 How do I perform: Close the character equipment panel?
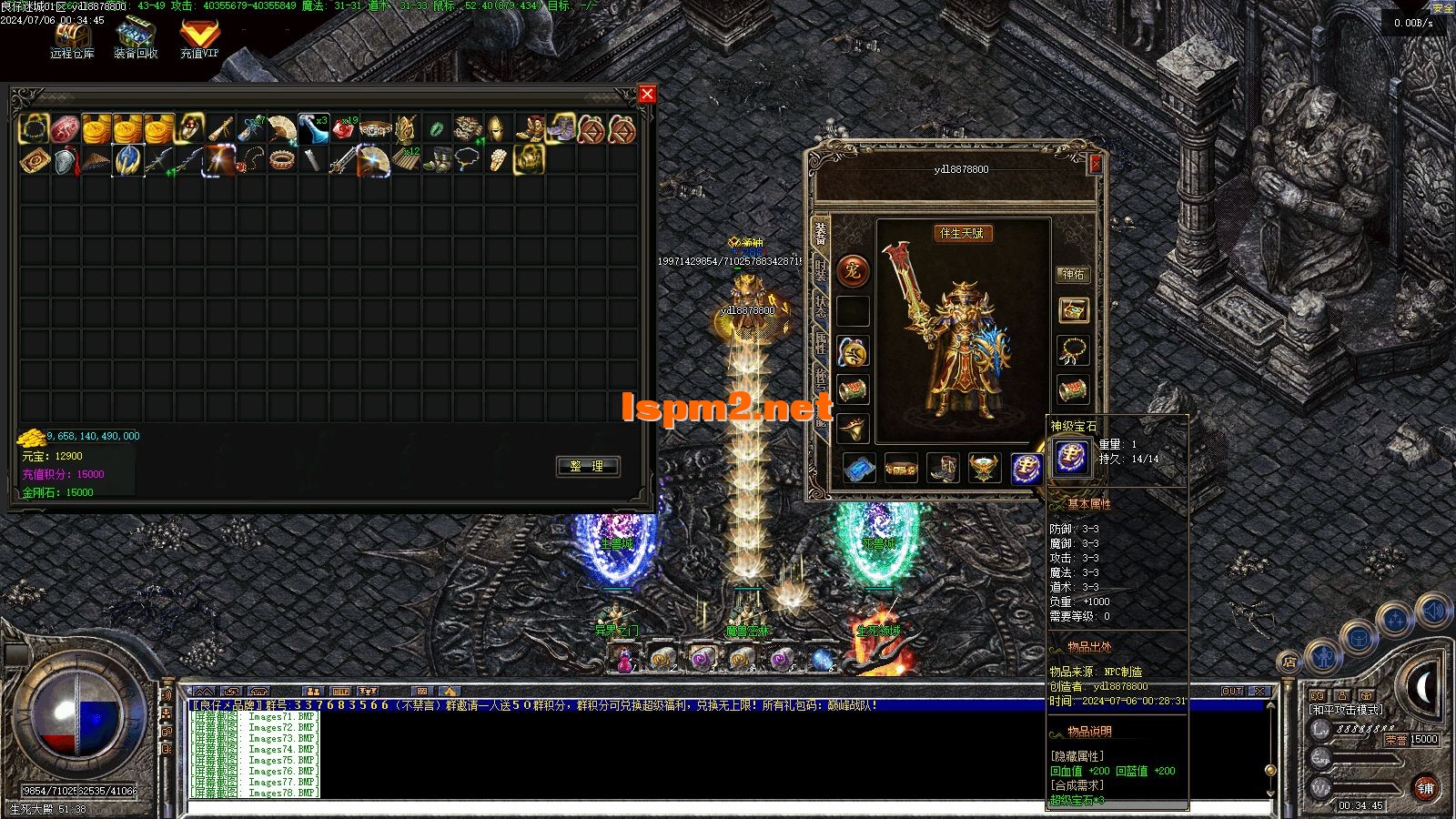[x=1096, y=163]
